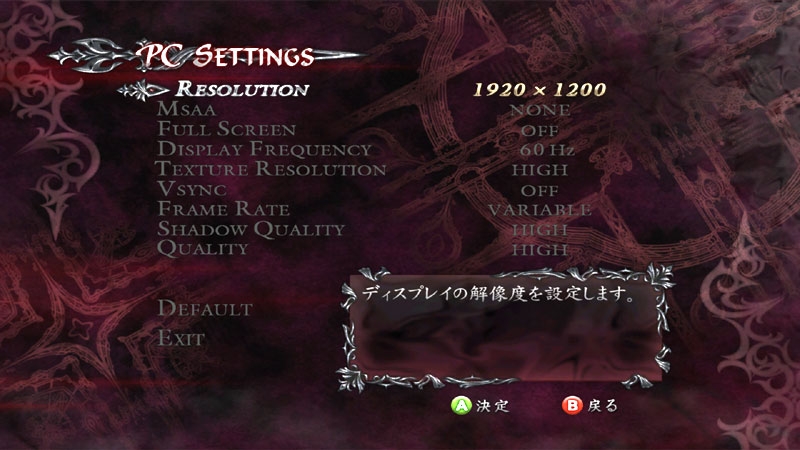Choose the Vsync setting
The width and height of the screenshot is (800, 450).
[x=192, y=189]
